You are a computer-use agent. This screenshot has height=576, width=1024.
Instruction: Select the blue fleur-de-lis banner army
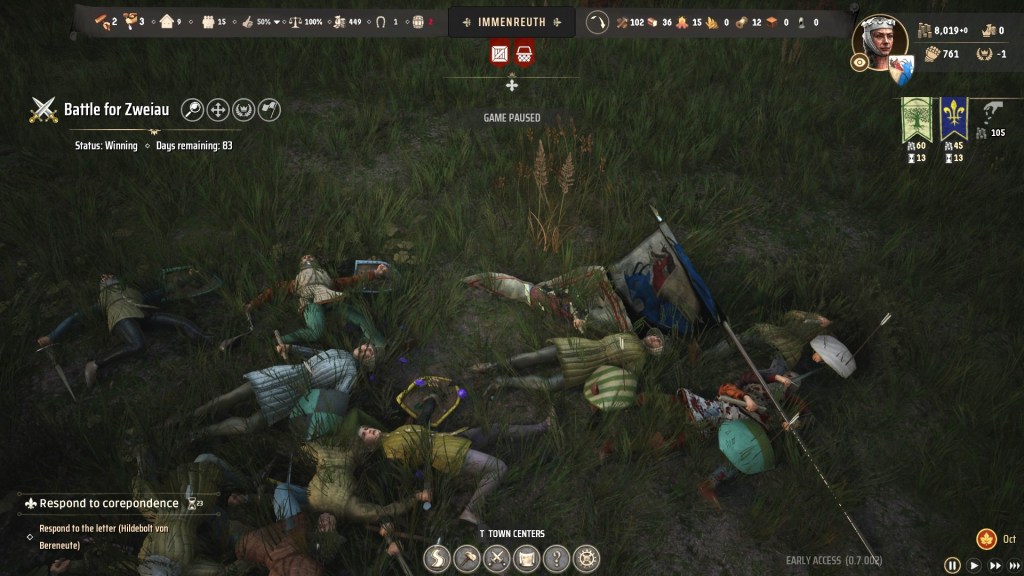pos(953,120)
